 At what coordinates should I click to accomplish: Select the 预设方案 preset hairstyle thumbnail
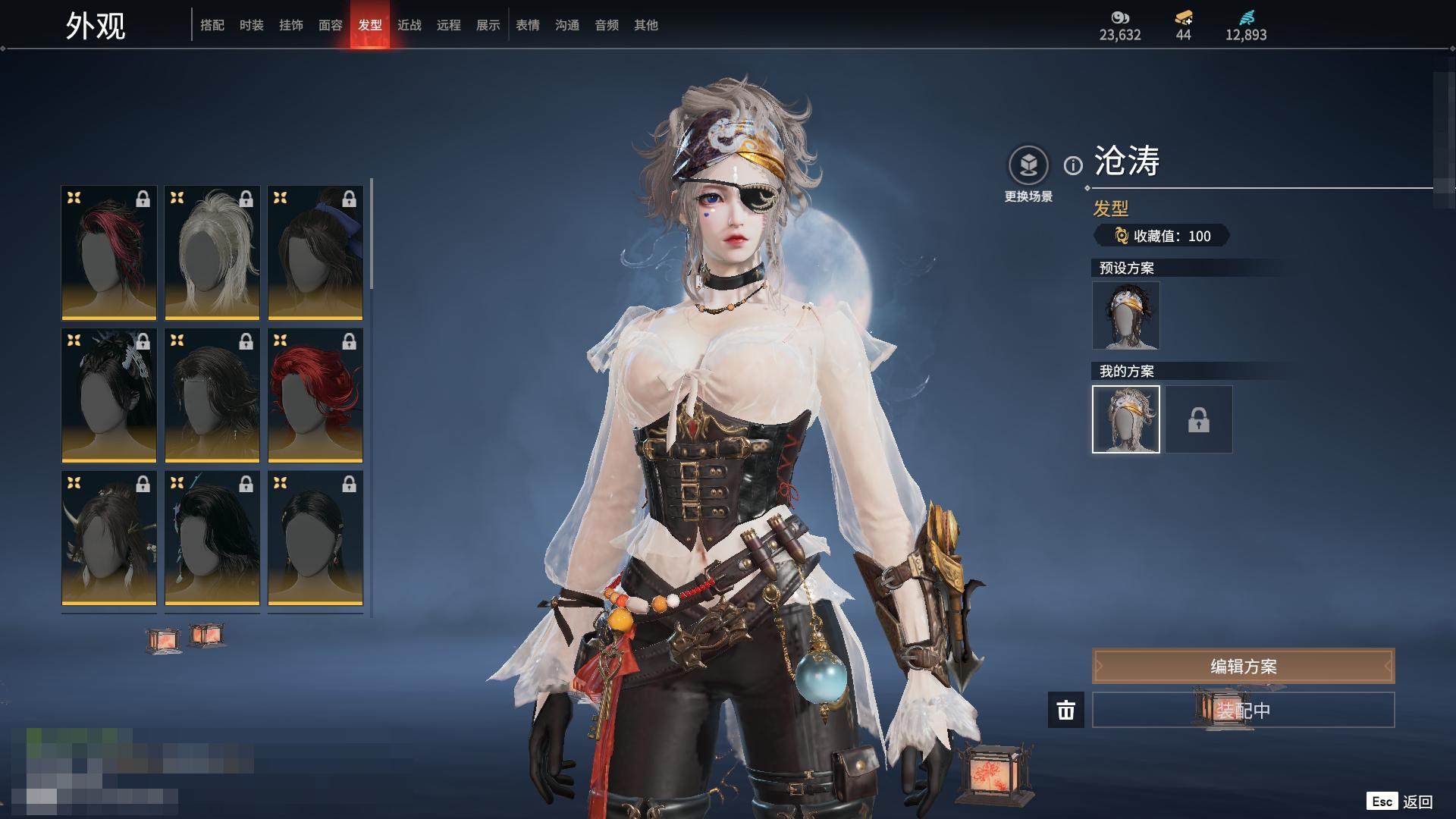coord(1125,315)
